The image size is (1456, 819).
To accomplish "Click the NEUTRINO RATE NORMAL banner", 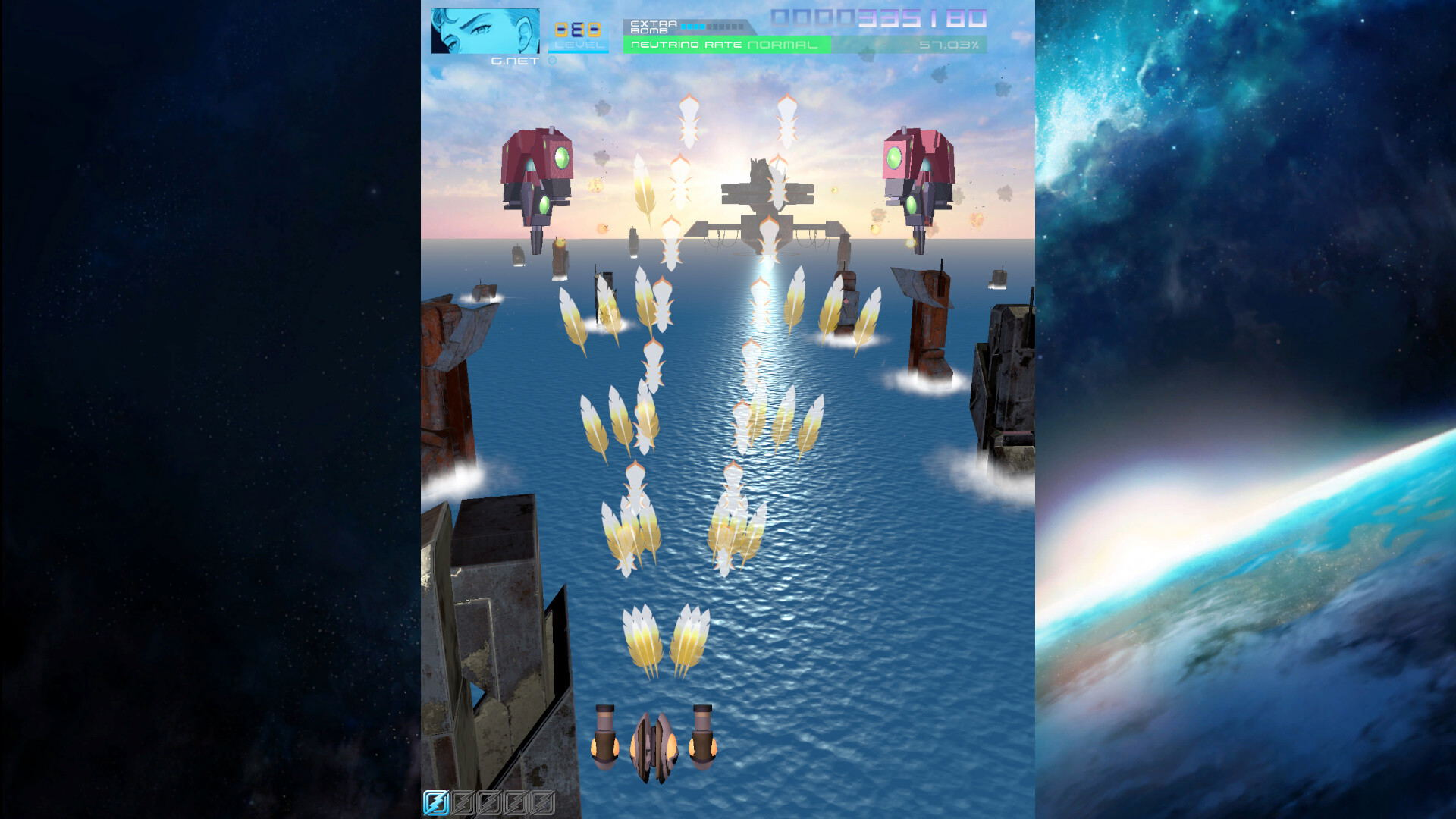I will tap(726, 45).
